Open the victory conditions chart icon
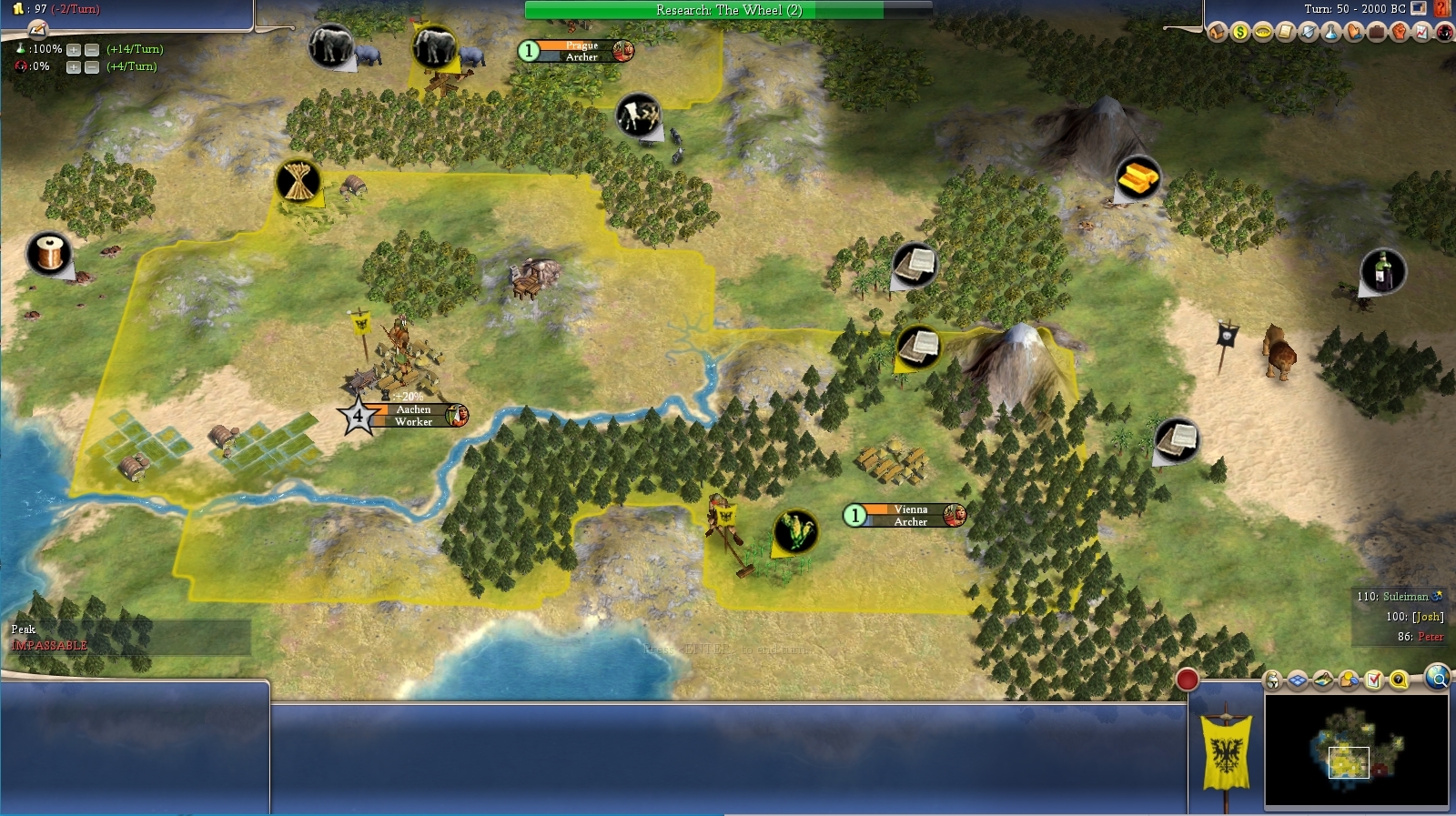The image size is (1456, 816). click(x=1421, y=33)
